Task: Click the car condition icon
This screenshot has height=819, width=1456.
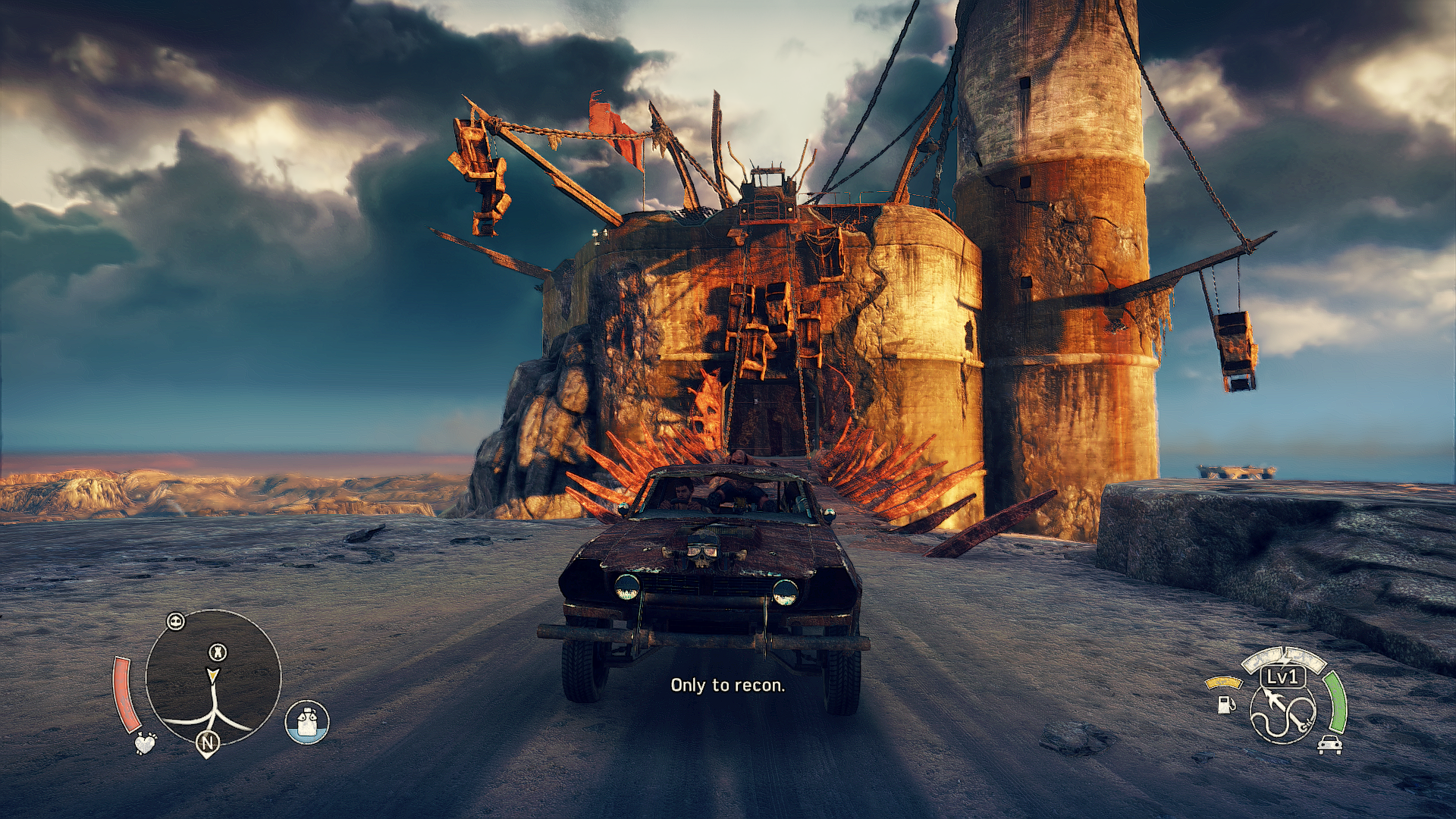Action: (1329, 744)
